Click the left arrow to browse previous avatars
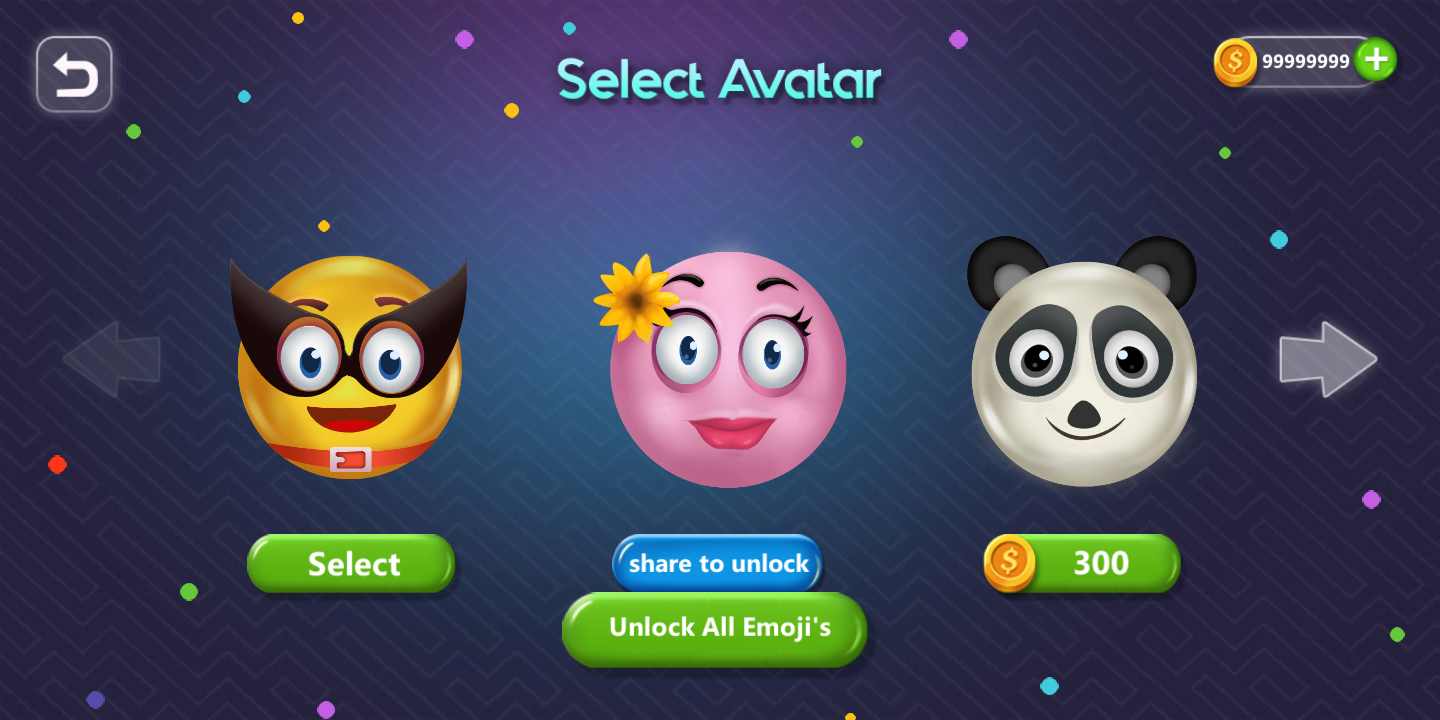The image size is (1440, 720). point(112,358)
